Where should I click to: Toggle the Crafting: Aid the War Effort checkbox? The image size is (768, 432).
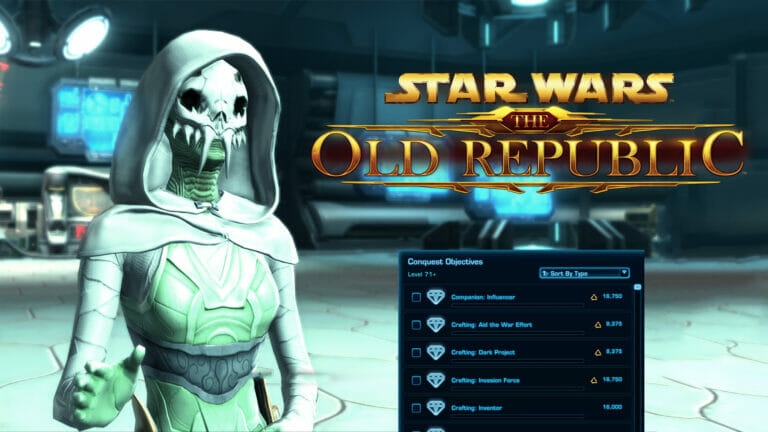(x=416, y=325)
